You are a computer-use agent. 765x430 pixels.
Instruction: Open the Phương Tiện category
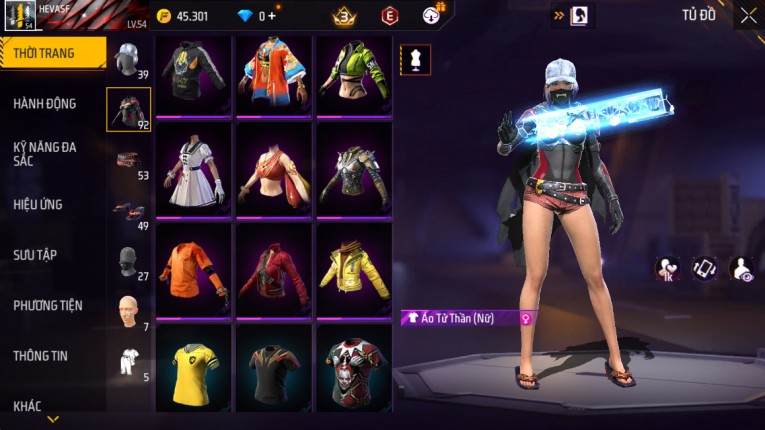[x=48, y=305]
